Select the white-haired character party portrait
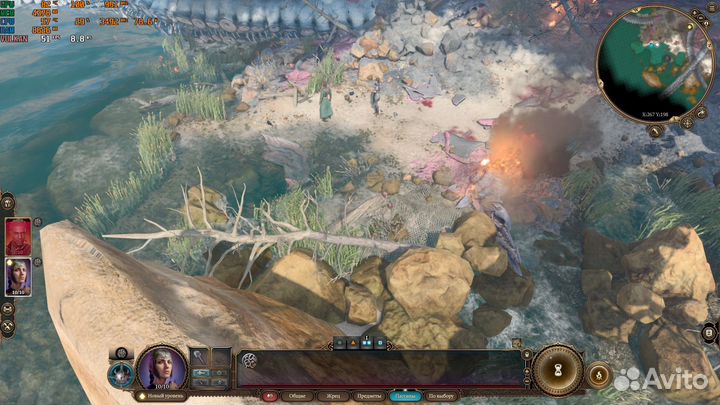This screenshot has width=720, height=405. 19,275
